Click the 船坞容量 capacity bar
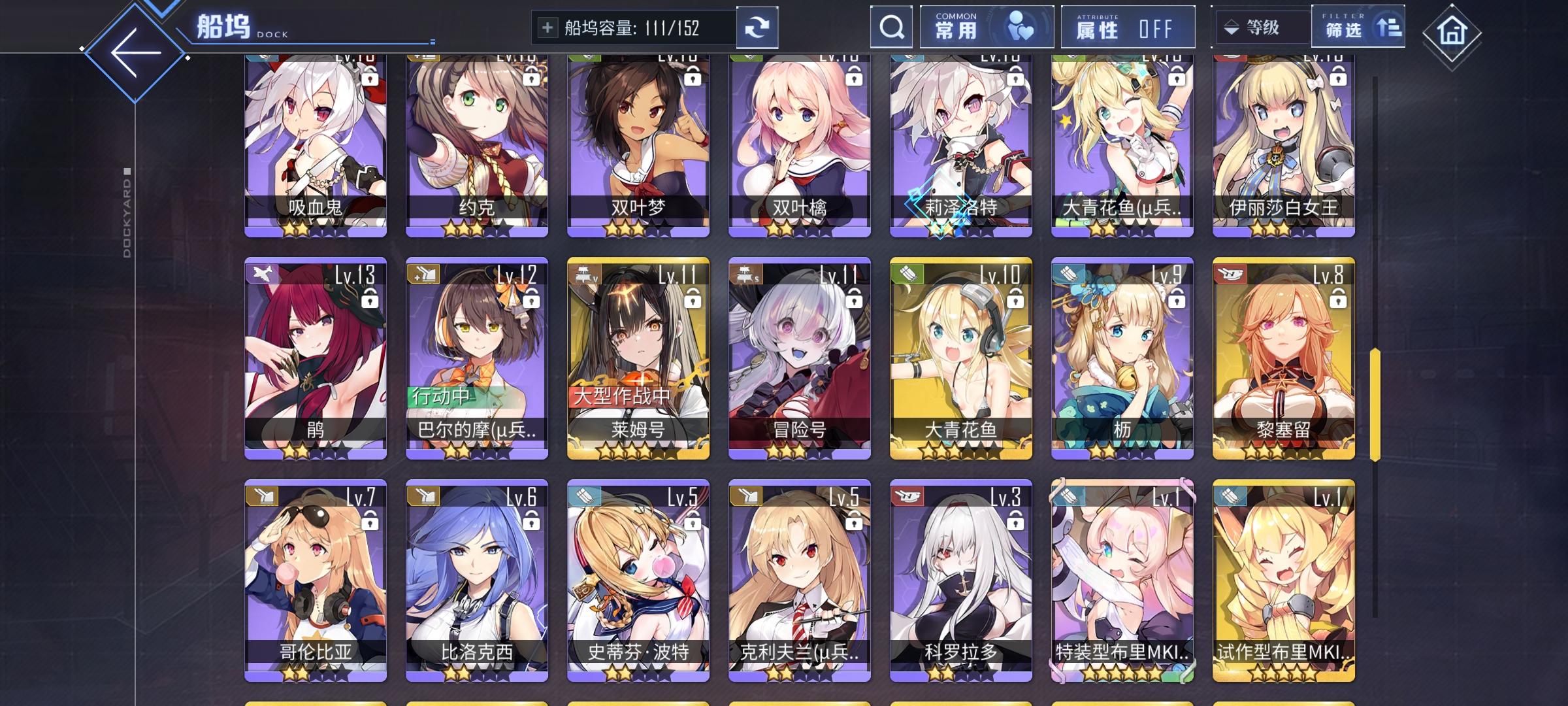The image size is (1568, 706). click(634, 27)
